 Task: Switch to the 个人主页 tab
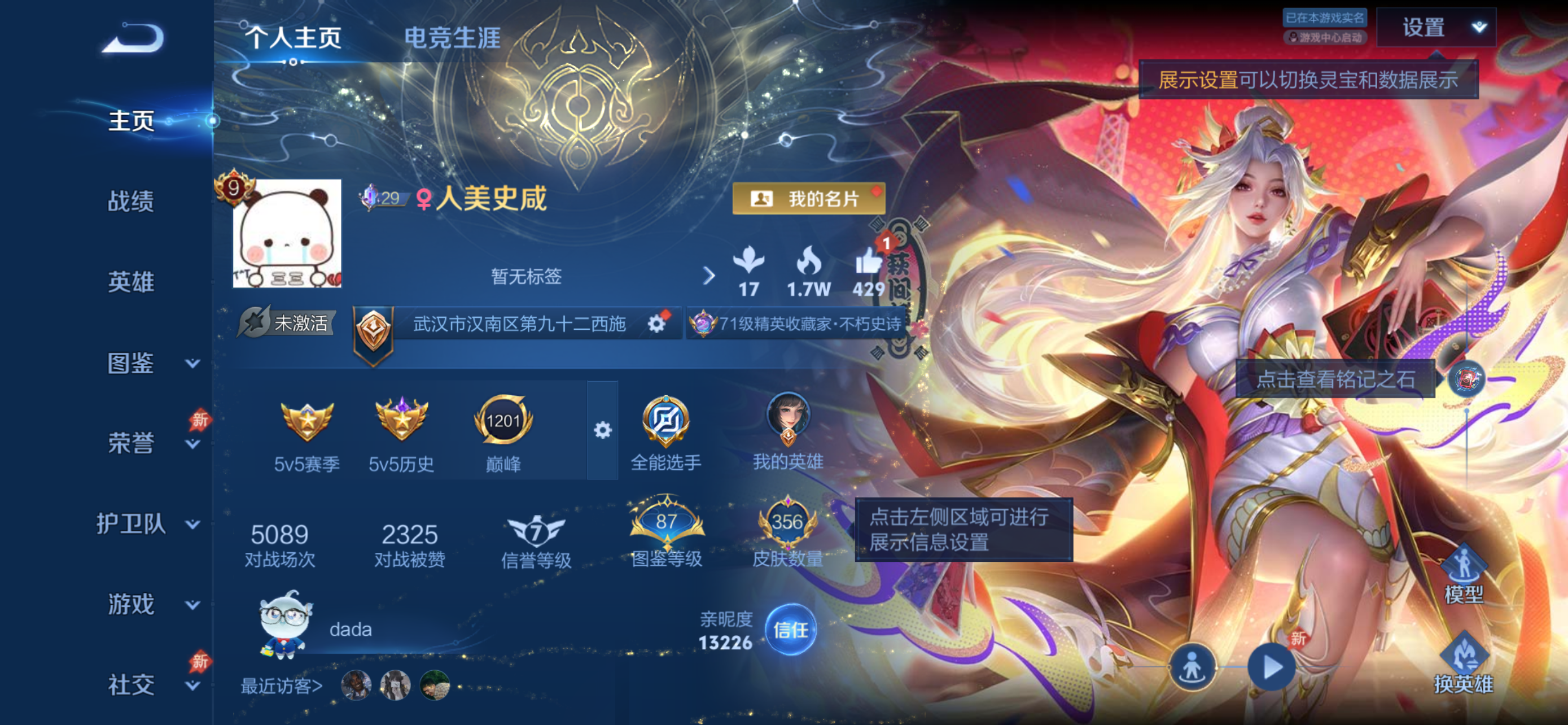(295, 39)
